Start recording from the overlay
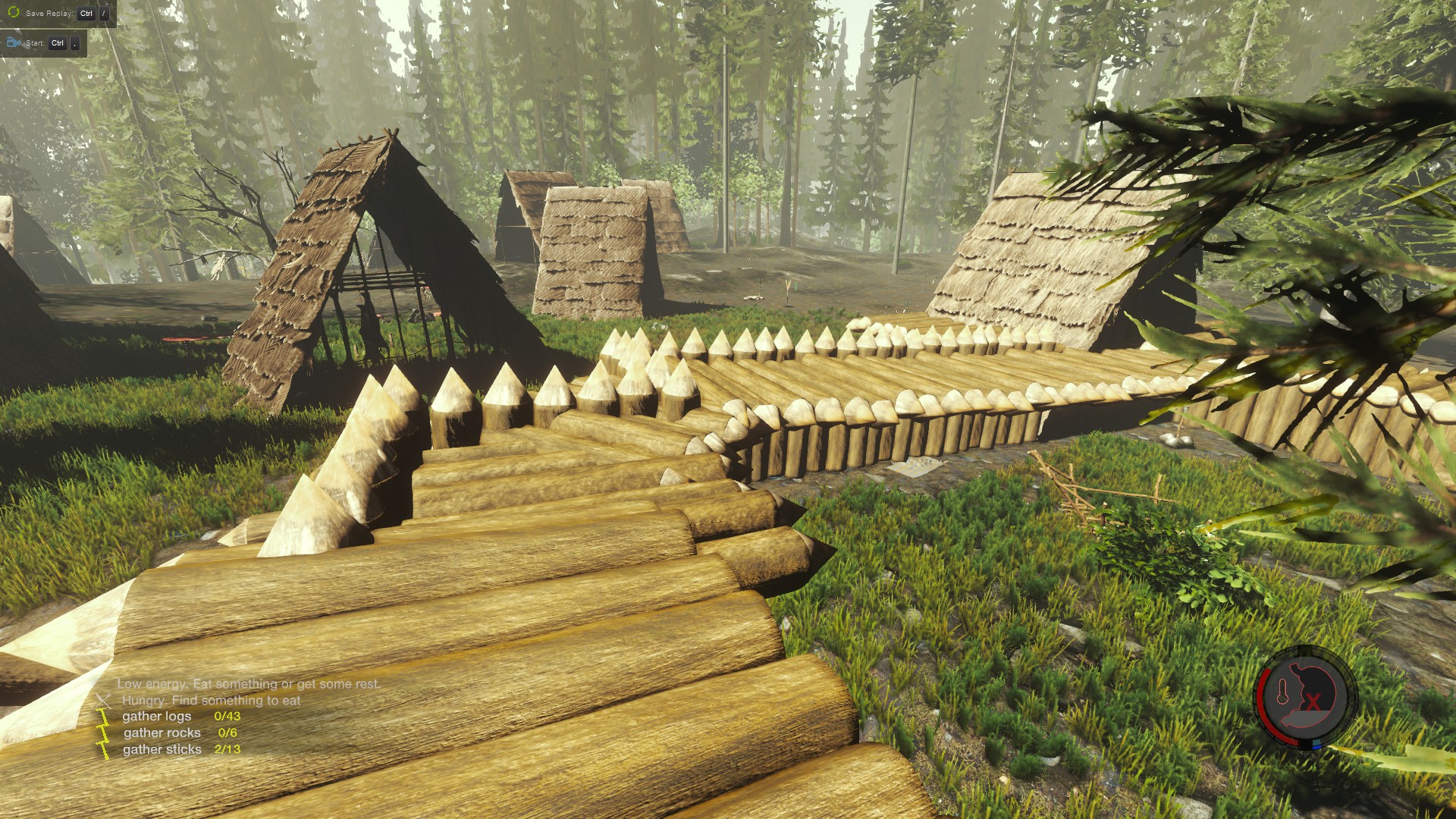 coord(42,43)
